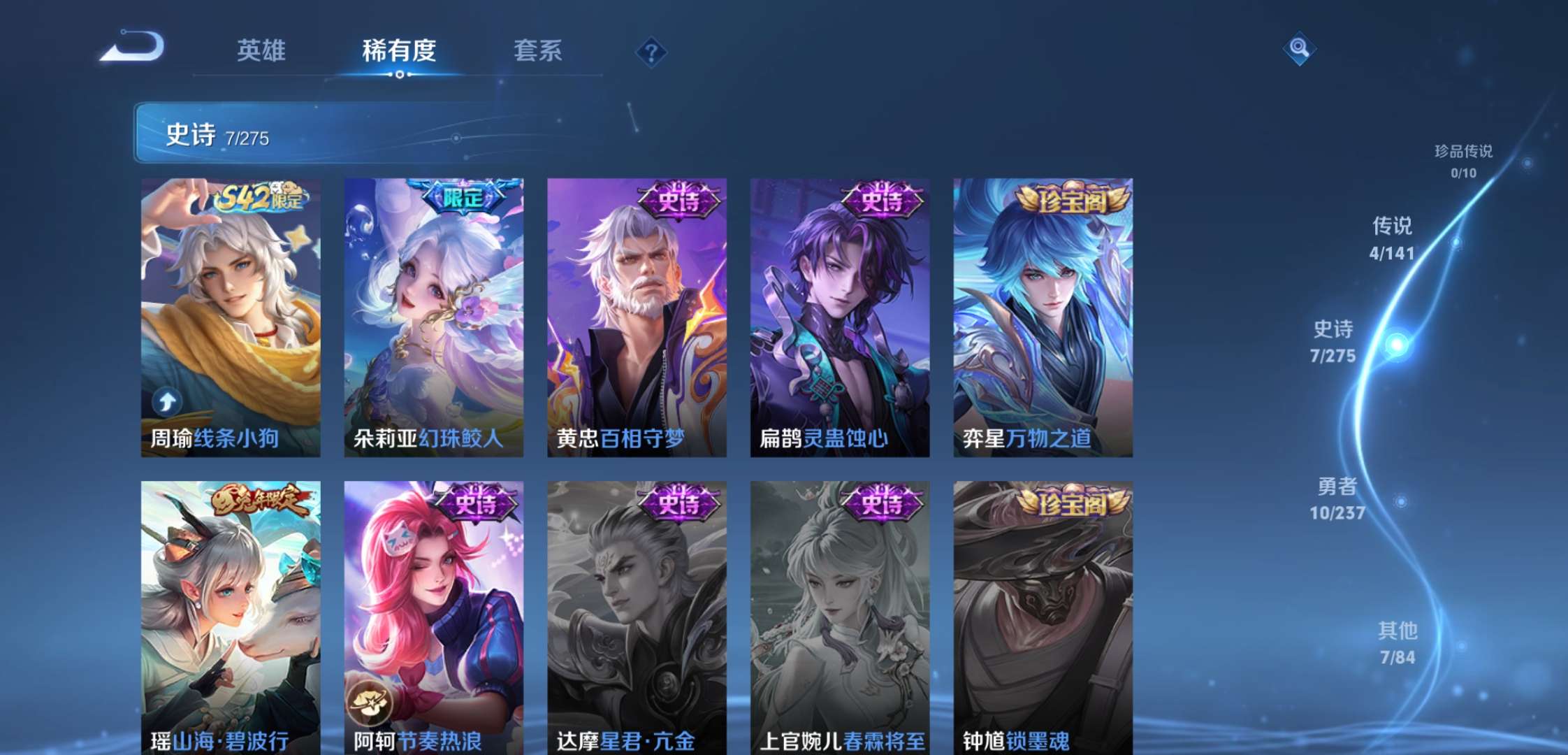Click the help question mark icon
Image resolution: width=1568 pixels, height=755 pixels.
[651, 51]
